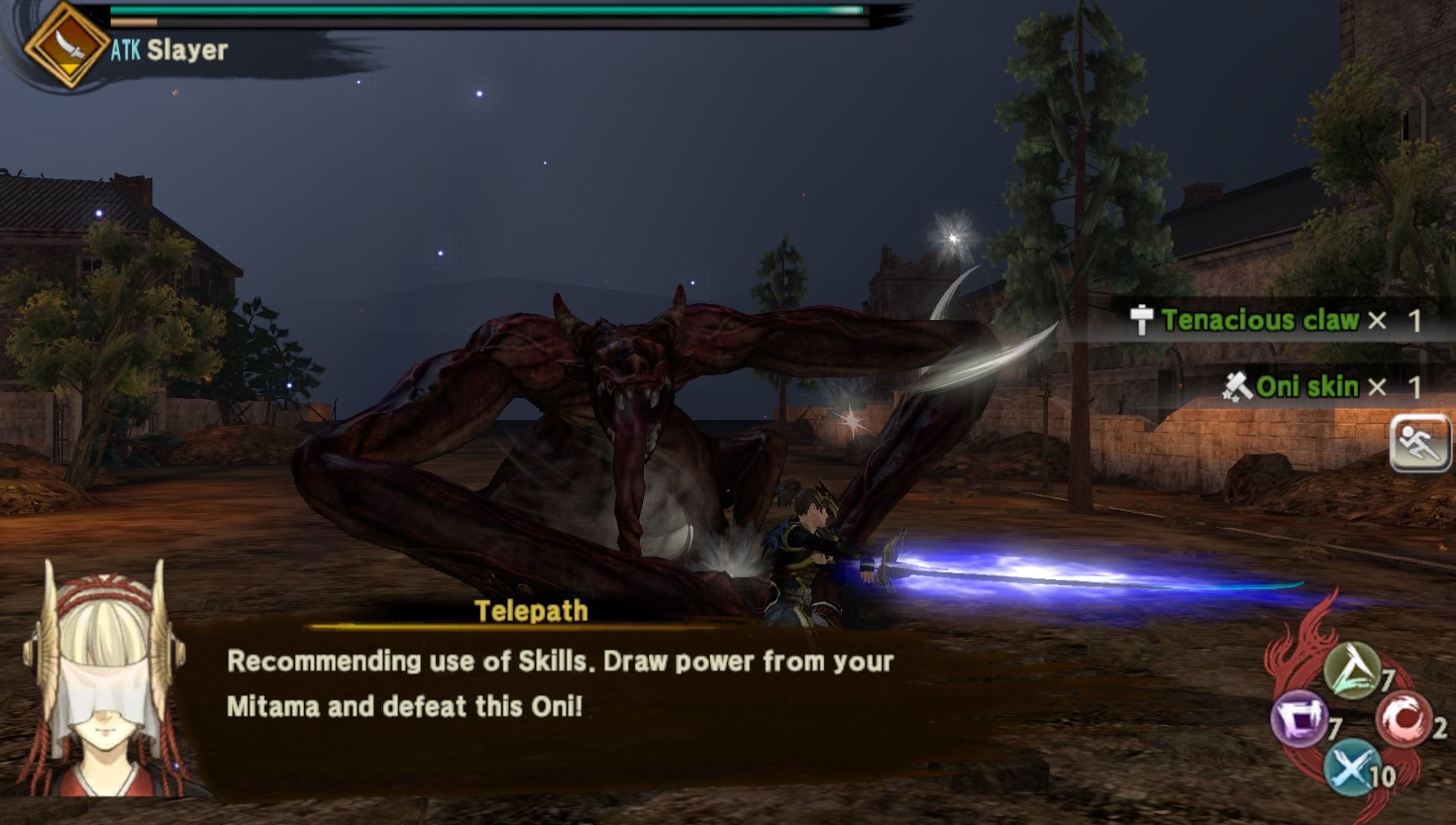Click the Telepath character portrait

[x=105, y=680]
